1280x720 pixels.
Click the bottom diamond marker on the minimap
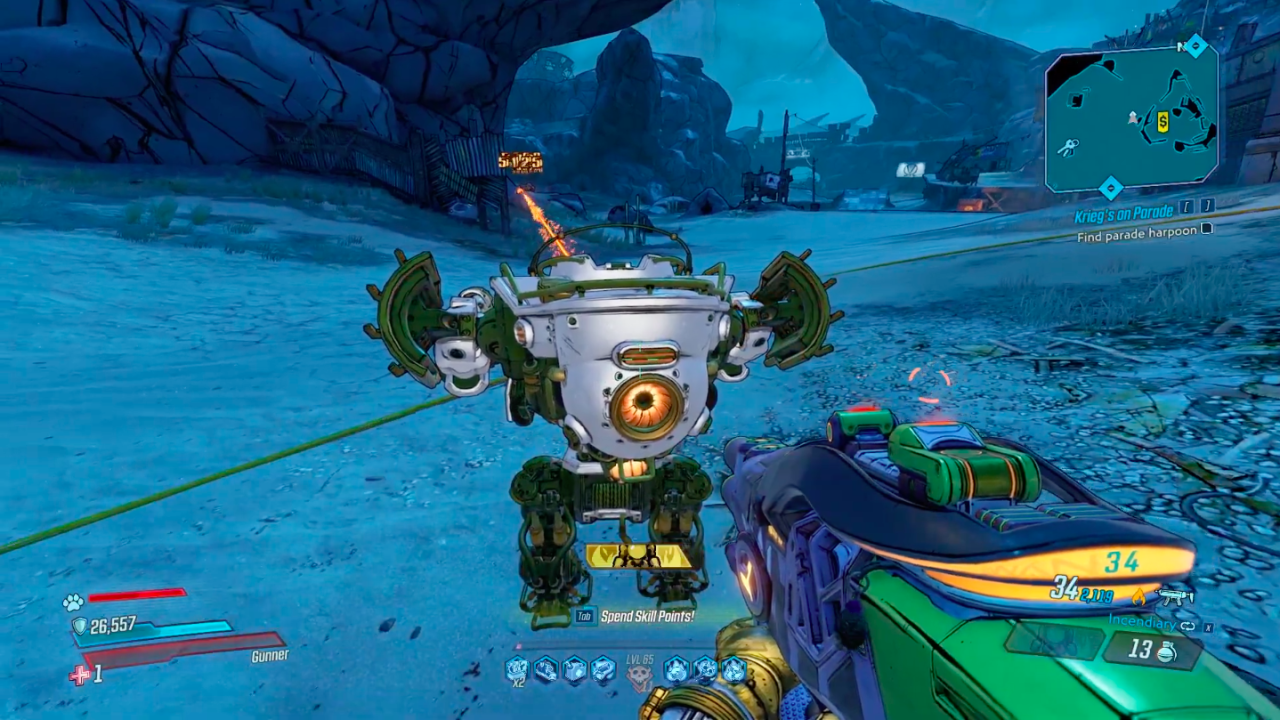coord(1110,188)
